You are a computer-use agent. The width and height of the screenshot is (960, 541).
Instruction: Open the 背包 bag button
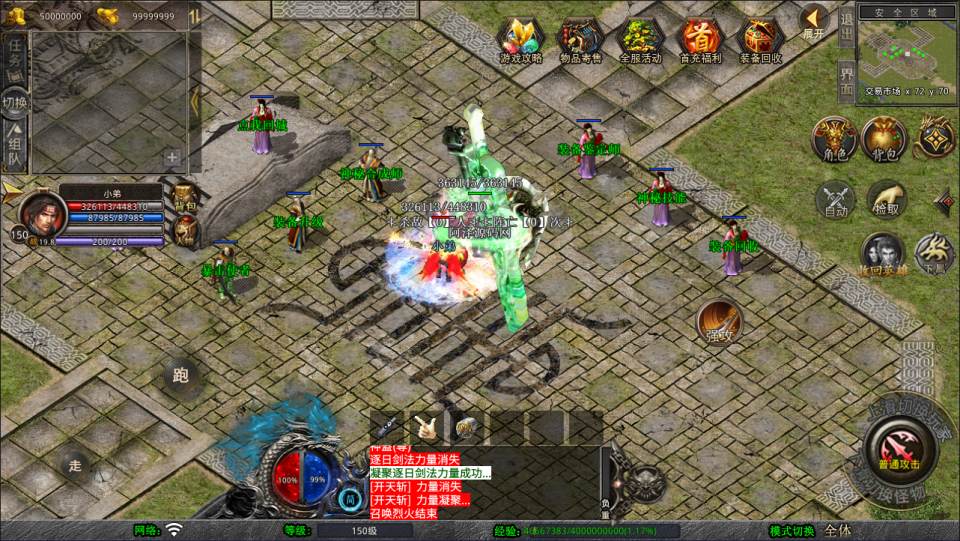coord(883,138)
